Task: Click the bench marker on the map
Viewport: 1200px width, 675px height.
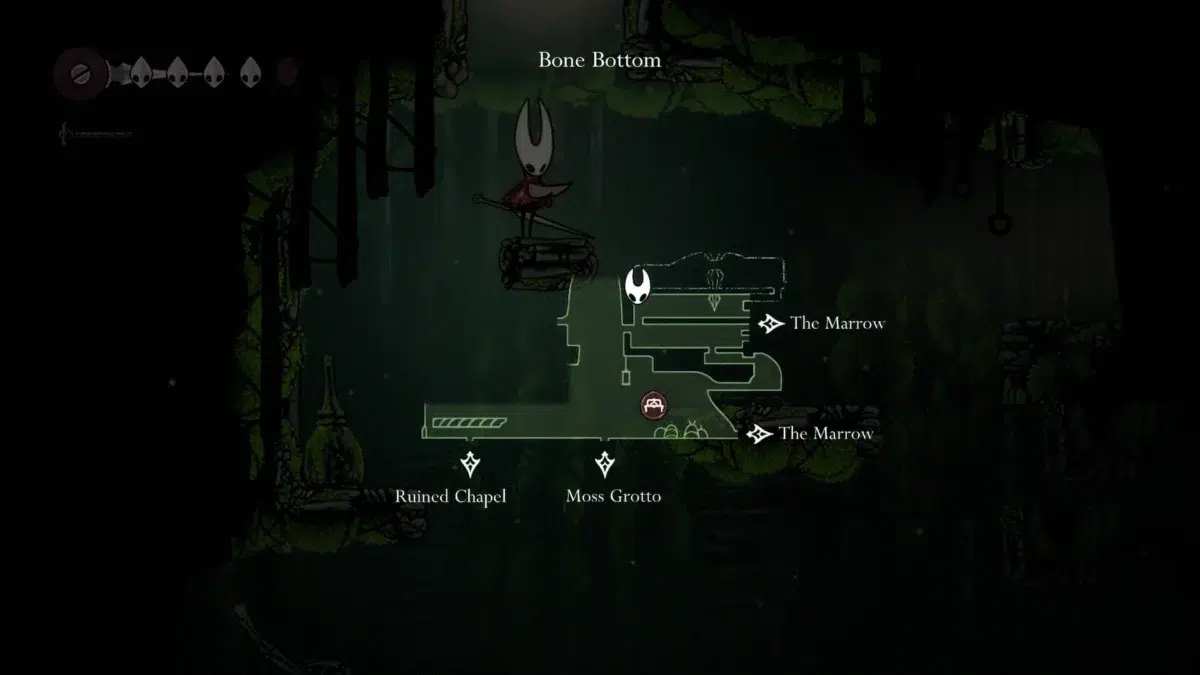Action: coord(654,404)
